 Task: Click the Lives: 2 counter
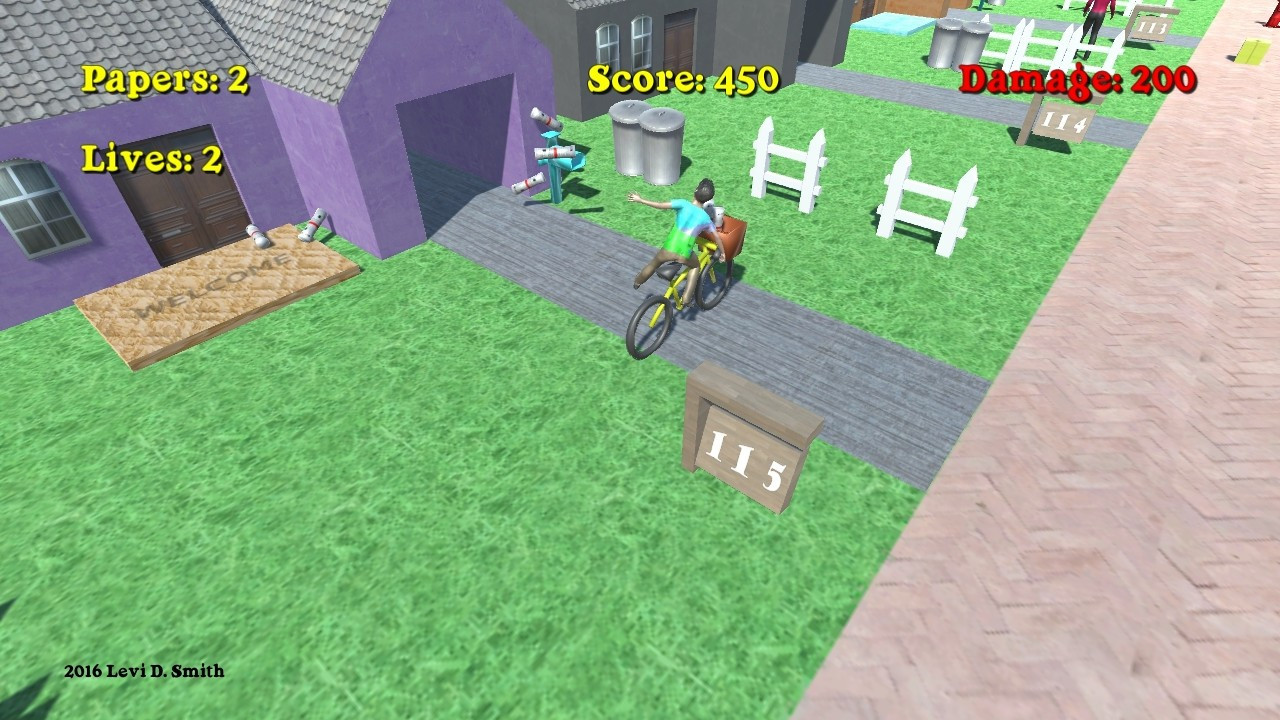click(154, 160)
